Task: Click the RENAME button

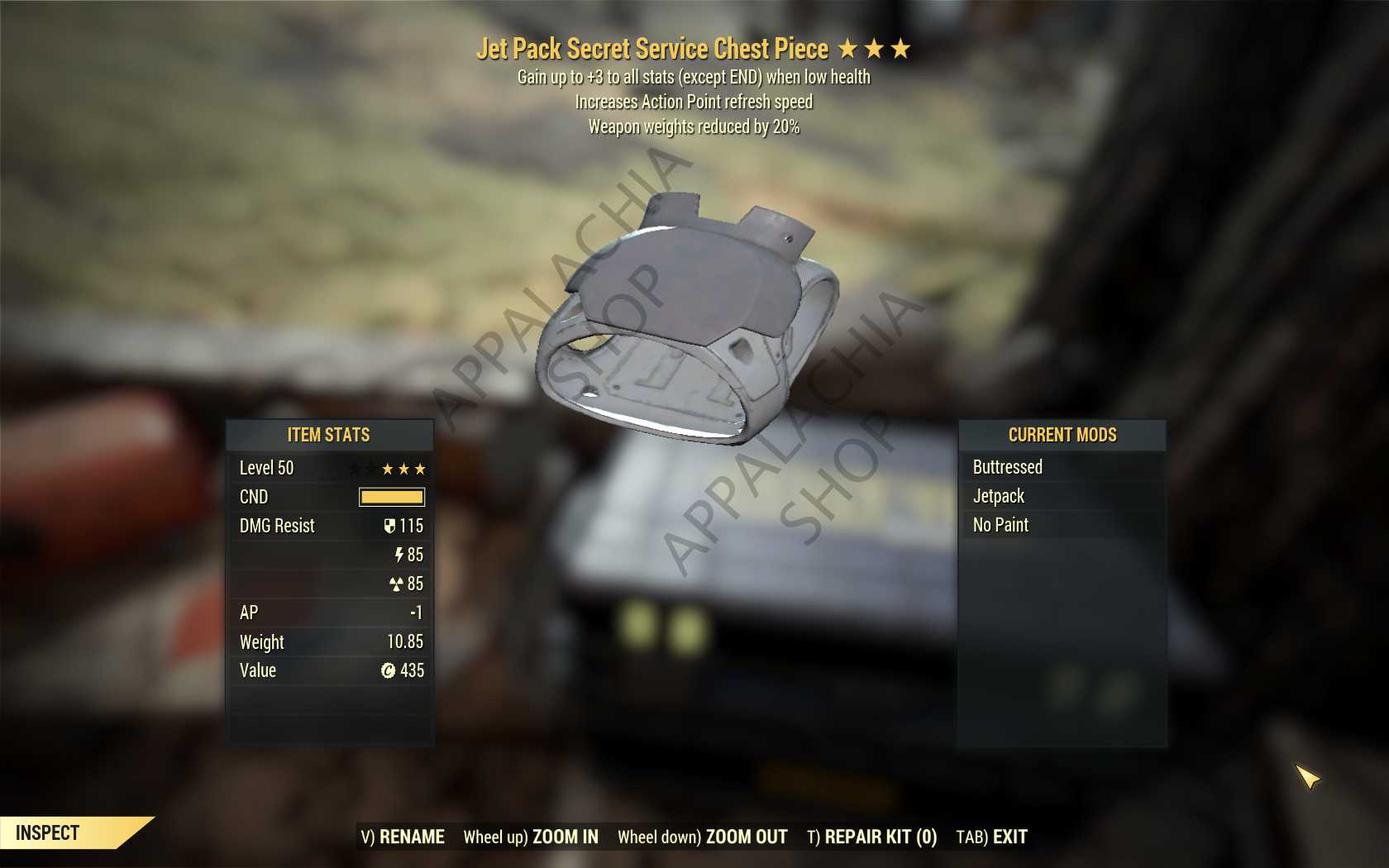Action: pos(411,837)
